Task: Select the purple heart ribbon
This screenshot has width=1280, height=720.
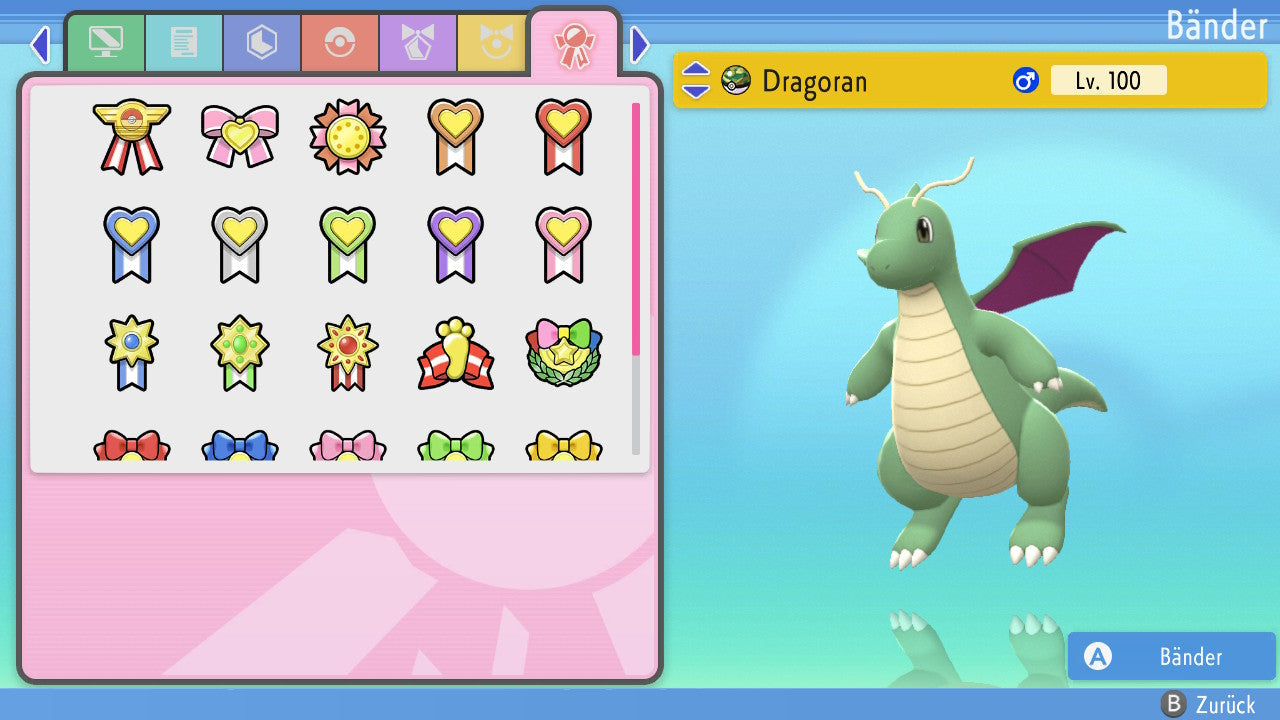Action: pos(455,244)
